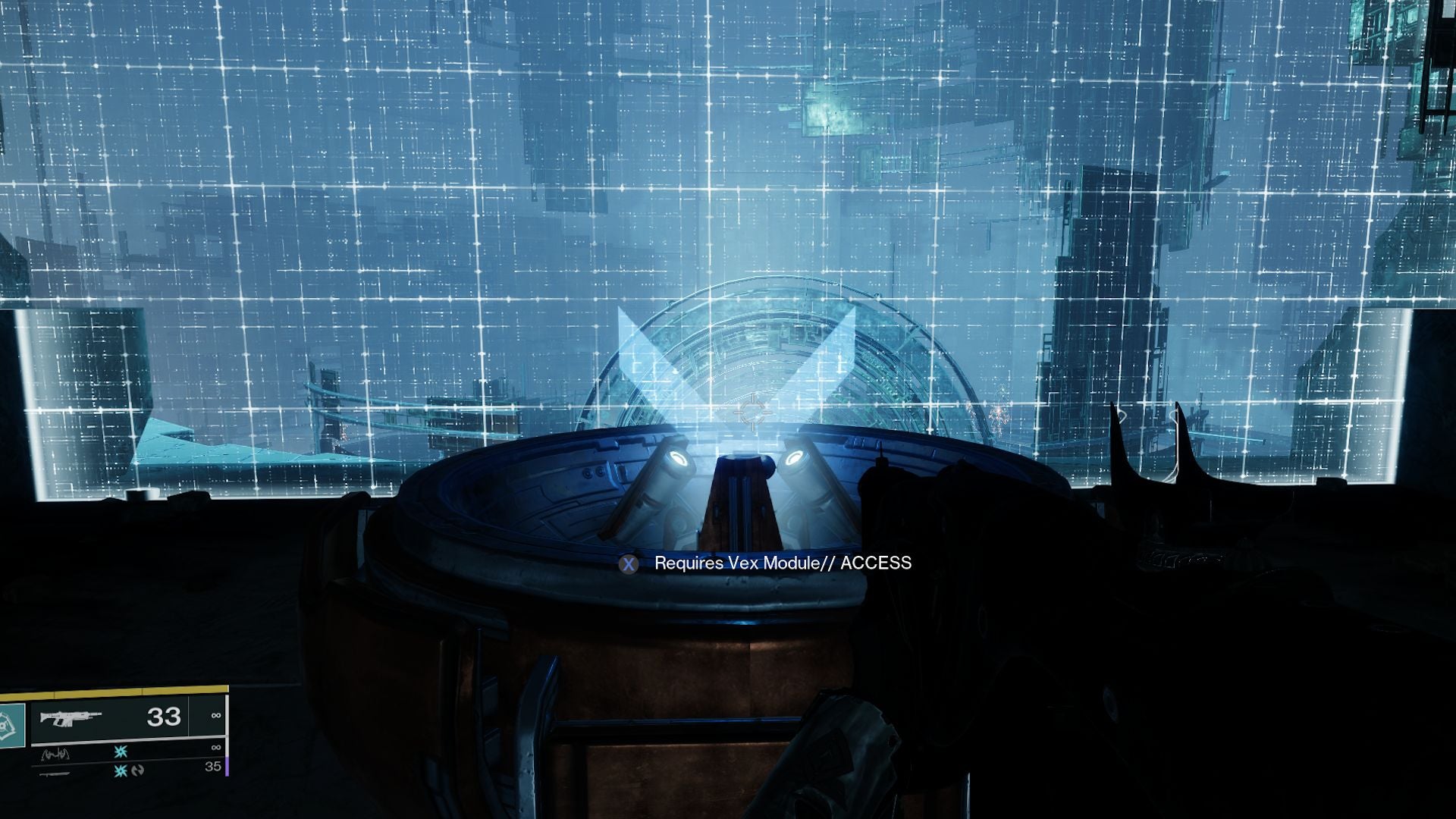The height and width of the screenshot is (819, 1456).
Task: Click the sword-shaped power weapon icon
Action: point(56,775)
